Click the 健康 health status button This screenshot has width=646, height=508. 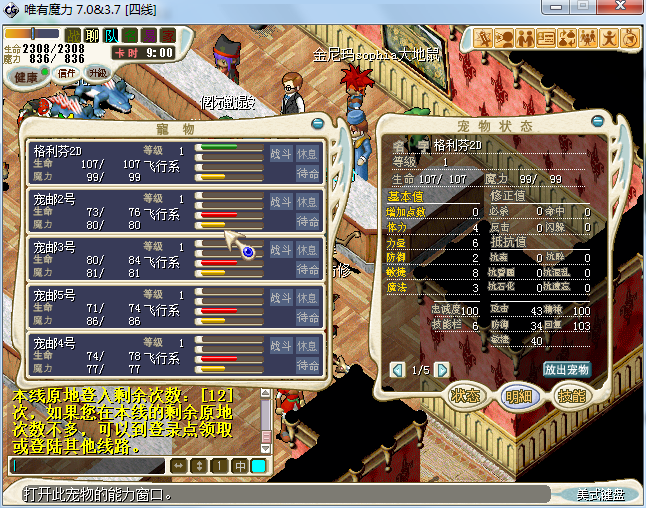27,77
